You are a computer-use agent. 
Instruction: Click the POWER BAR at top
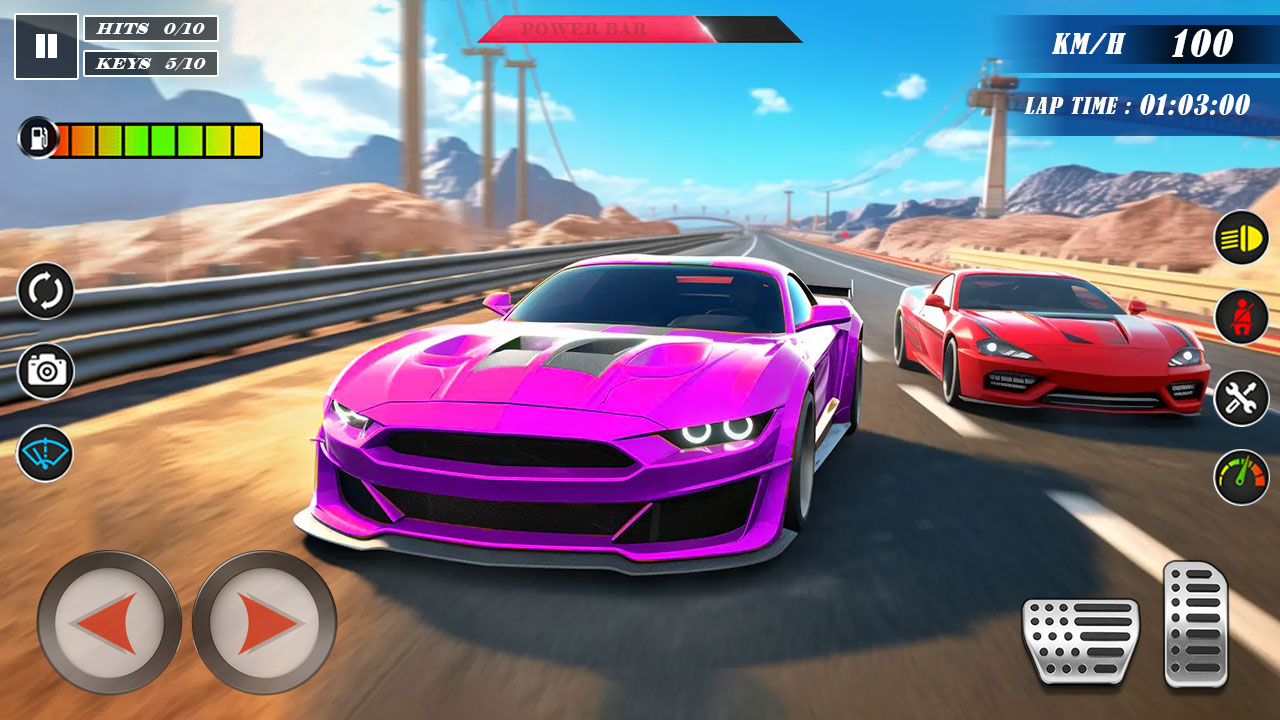pyautogui.click(x=640, y=28)
